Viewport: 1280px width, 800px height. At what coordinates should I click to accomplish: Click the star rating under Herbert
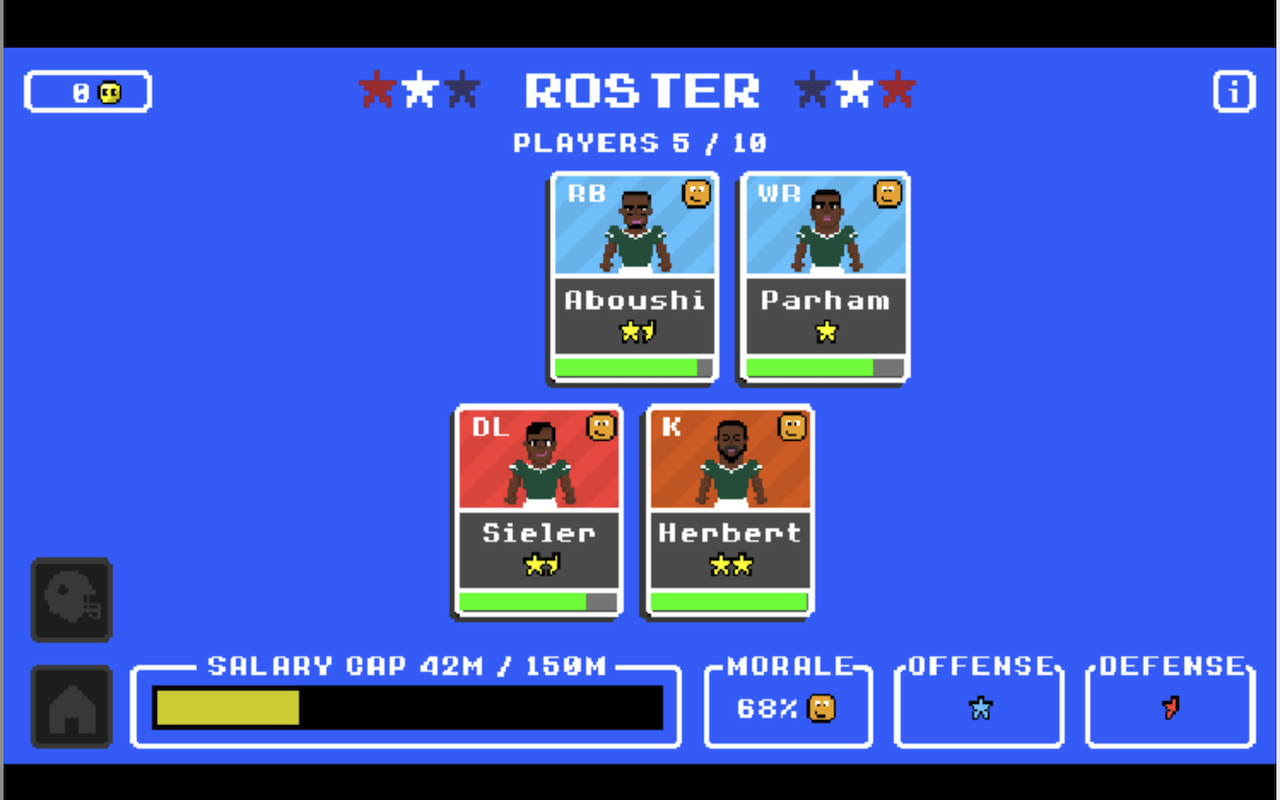[729, 565]
